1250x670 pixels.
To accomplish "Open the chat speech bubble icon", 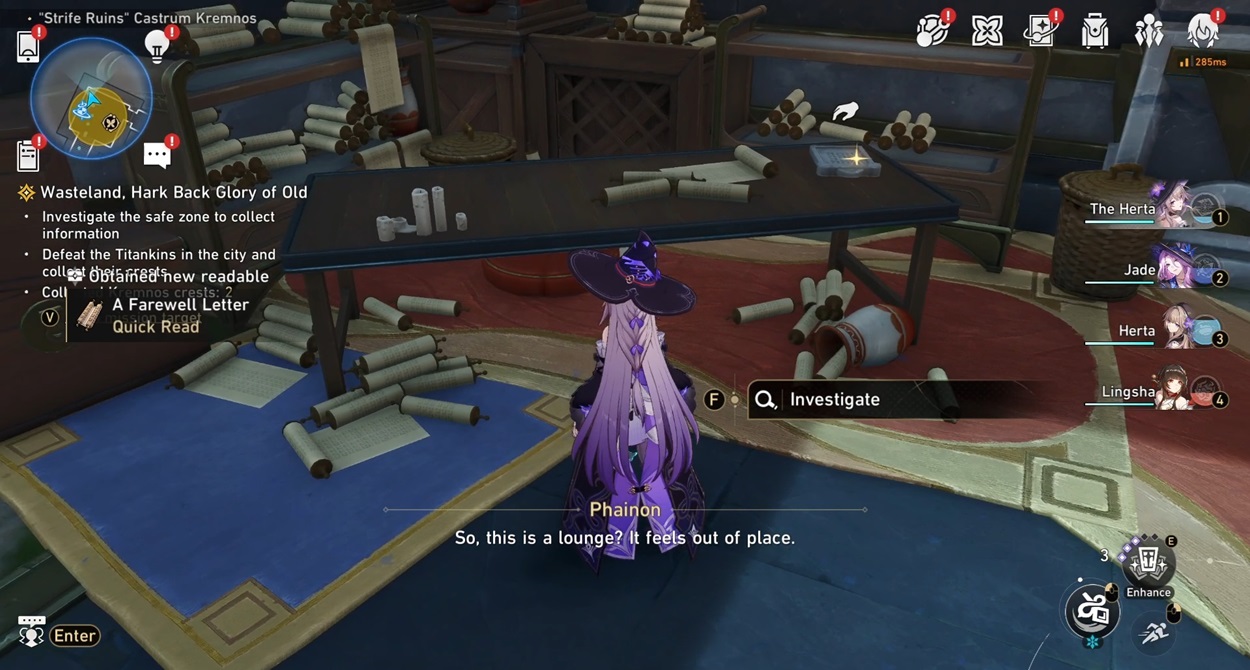I will click(x=157, y=155).
